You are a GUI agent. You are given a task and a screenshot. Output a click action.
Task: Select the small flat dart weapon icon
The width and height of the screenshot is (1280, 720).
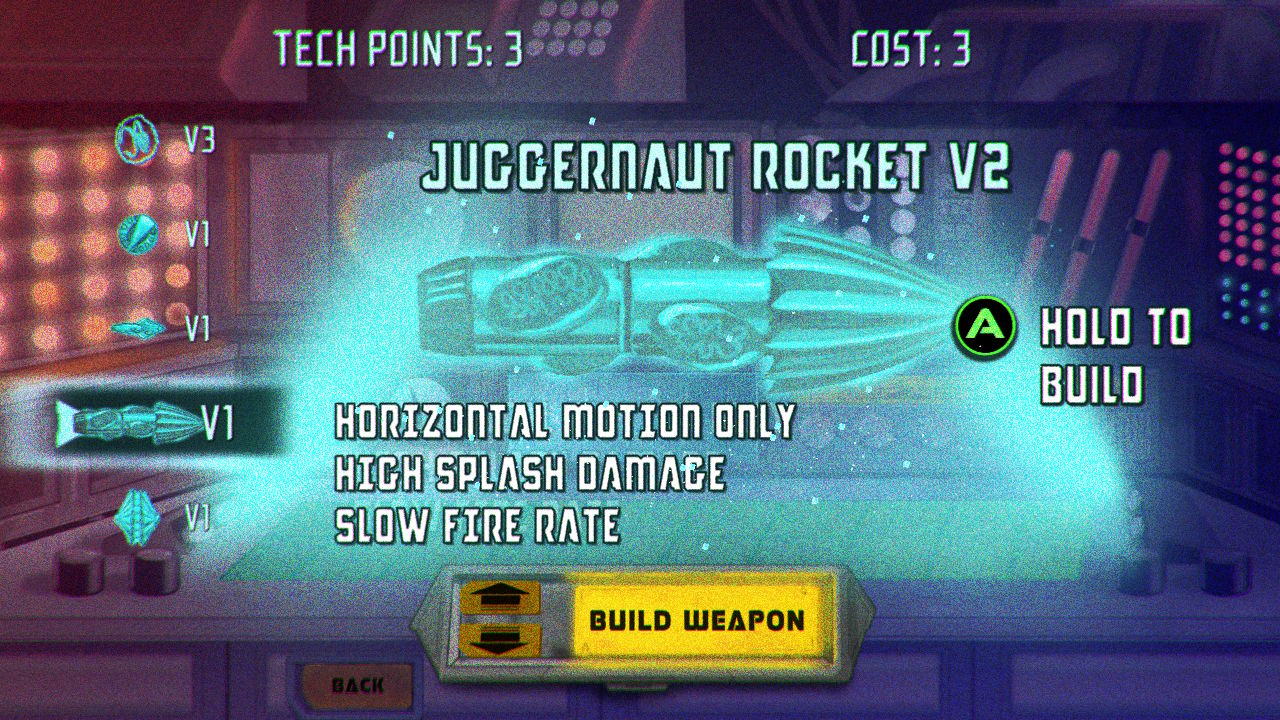pos(139,327)
